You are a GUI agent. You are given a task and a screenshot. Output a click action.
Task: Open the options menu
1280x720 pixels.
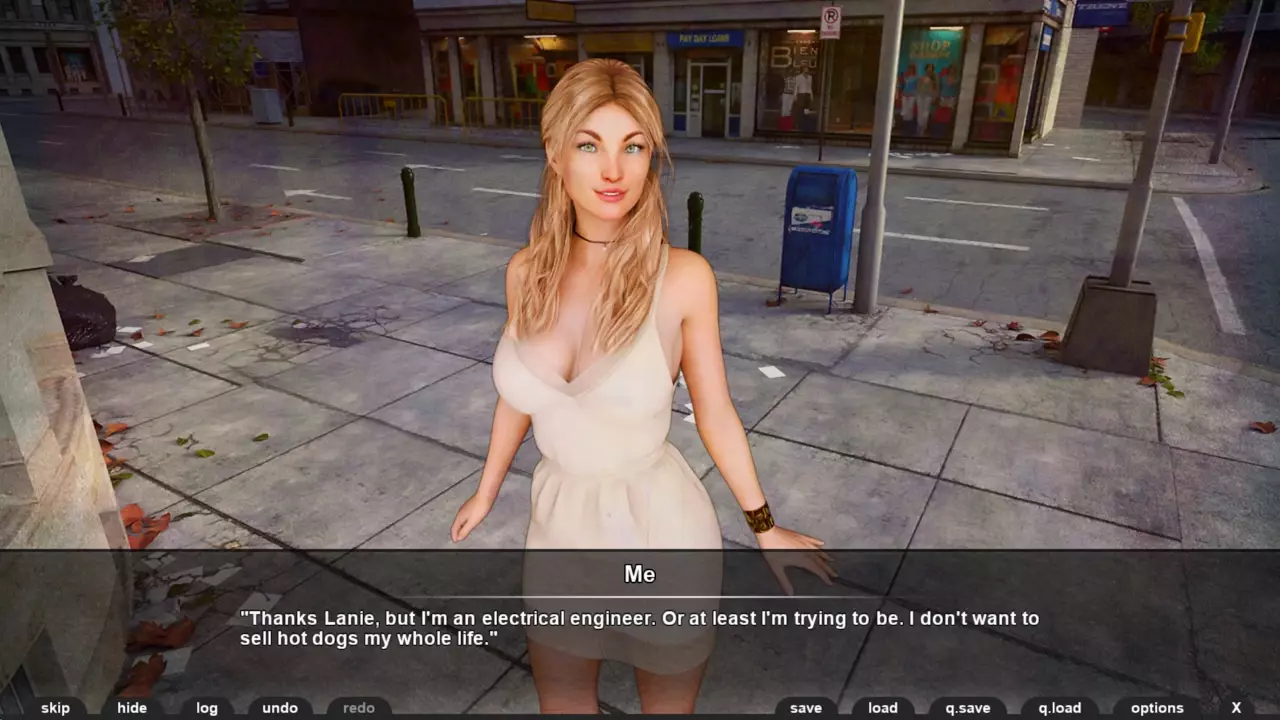1157,708
